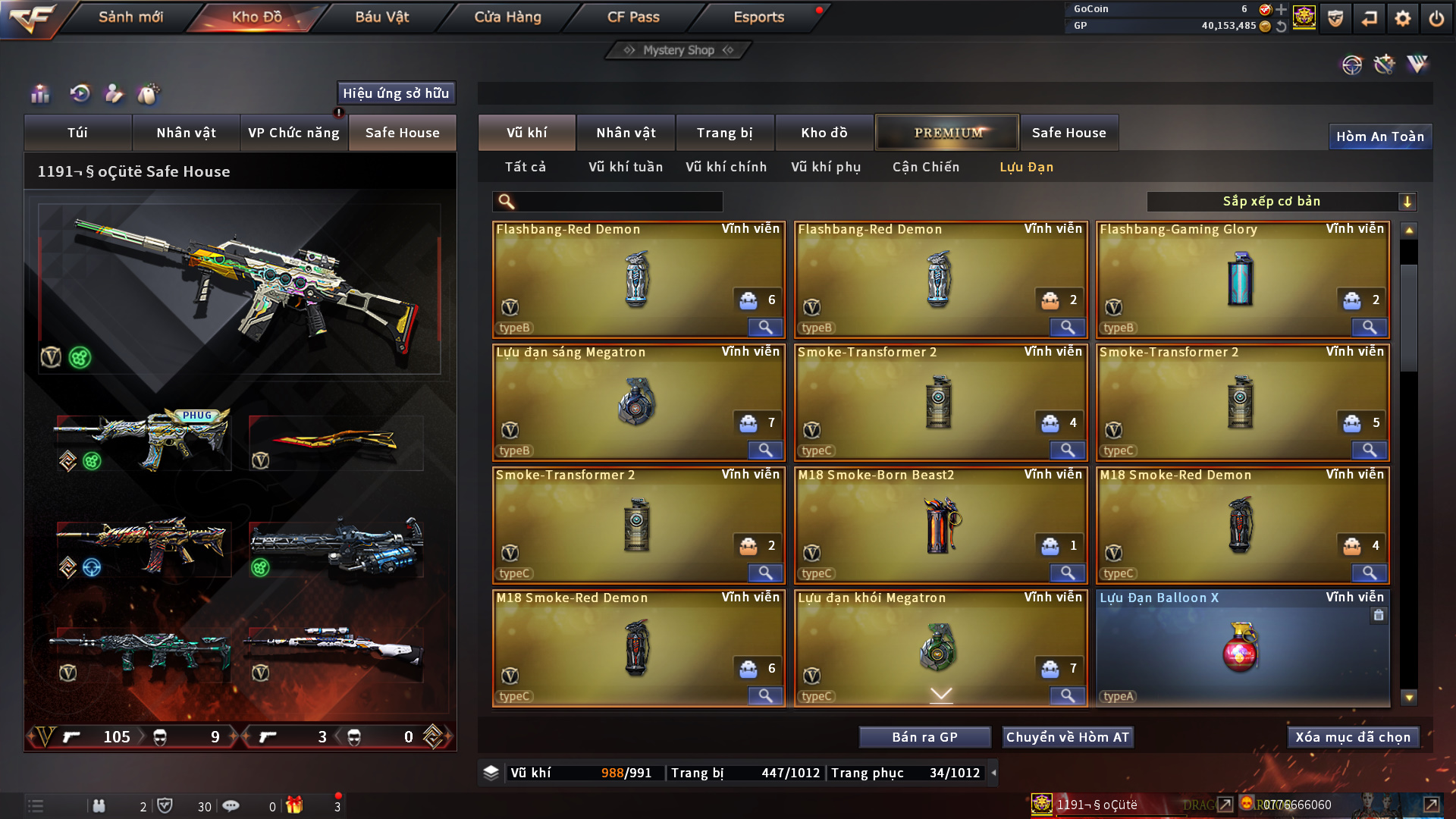
Task: Open the Cửa Hàng shop menu
Action: 507,17
